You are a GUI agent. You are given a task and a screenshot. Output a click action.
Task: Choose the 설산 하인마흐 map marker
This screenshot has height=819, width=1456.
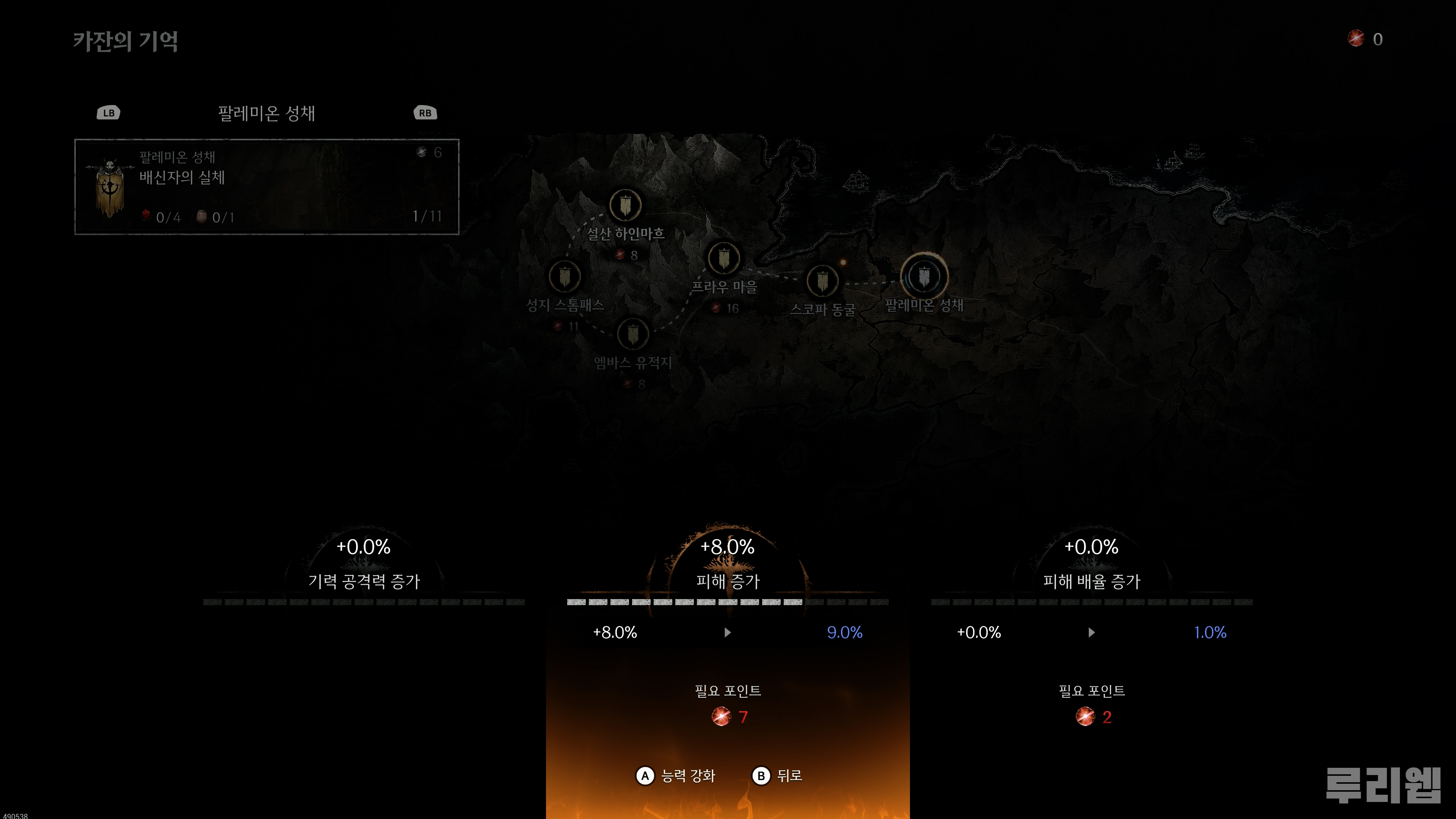pyautogui.click(x=625, y=205)
